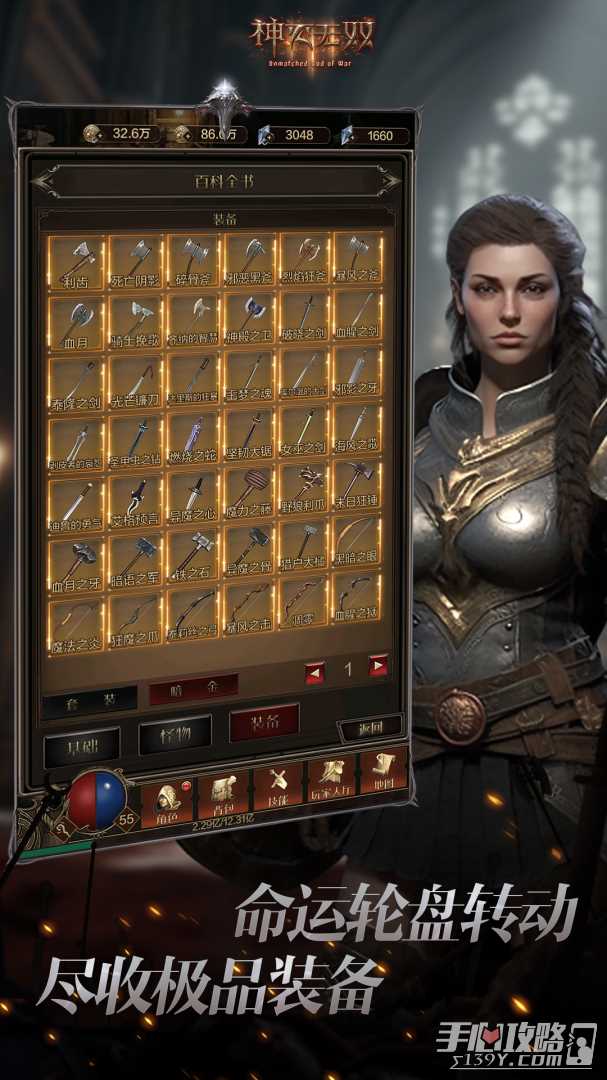Open the 角色 character menu

pos(167,798)
